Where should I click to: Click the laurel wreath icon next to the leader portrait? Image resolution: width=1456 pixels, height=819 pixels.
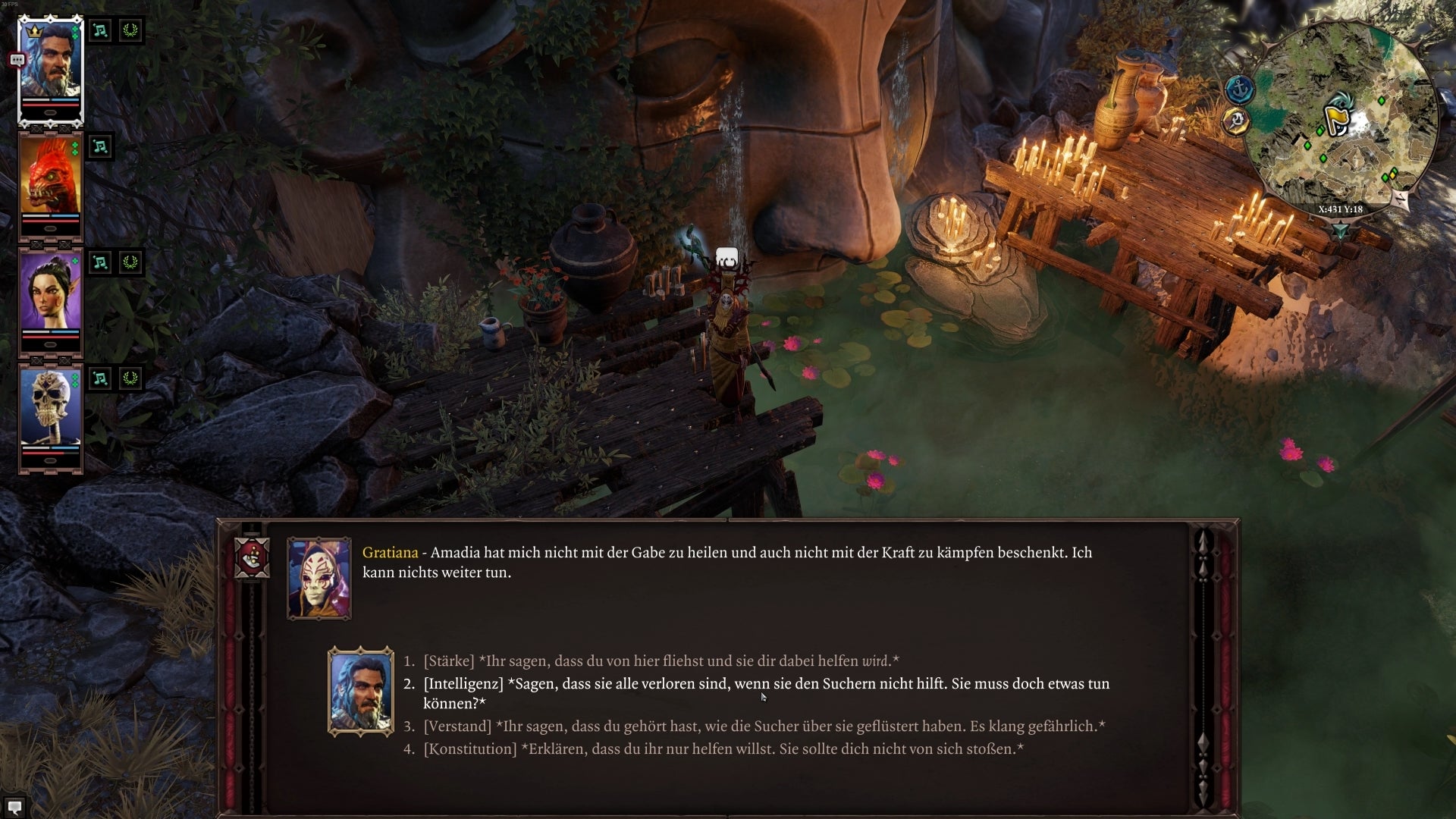click(130, 31)
